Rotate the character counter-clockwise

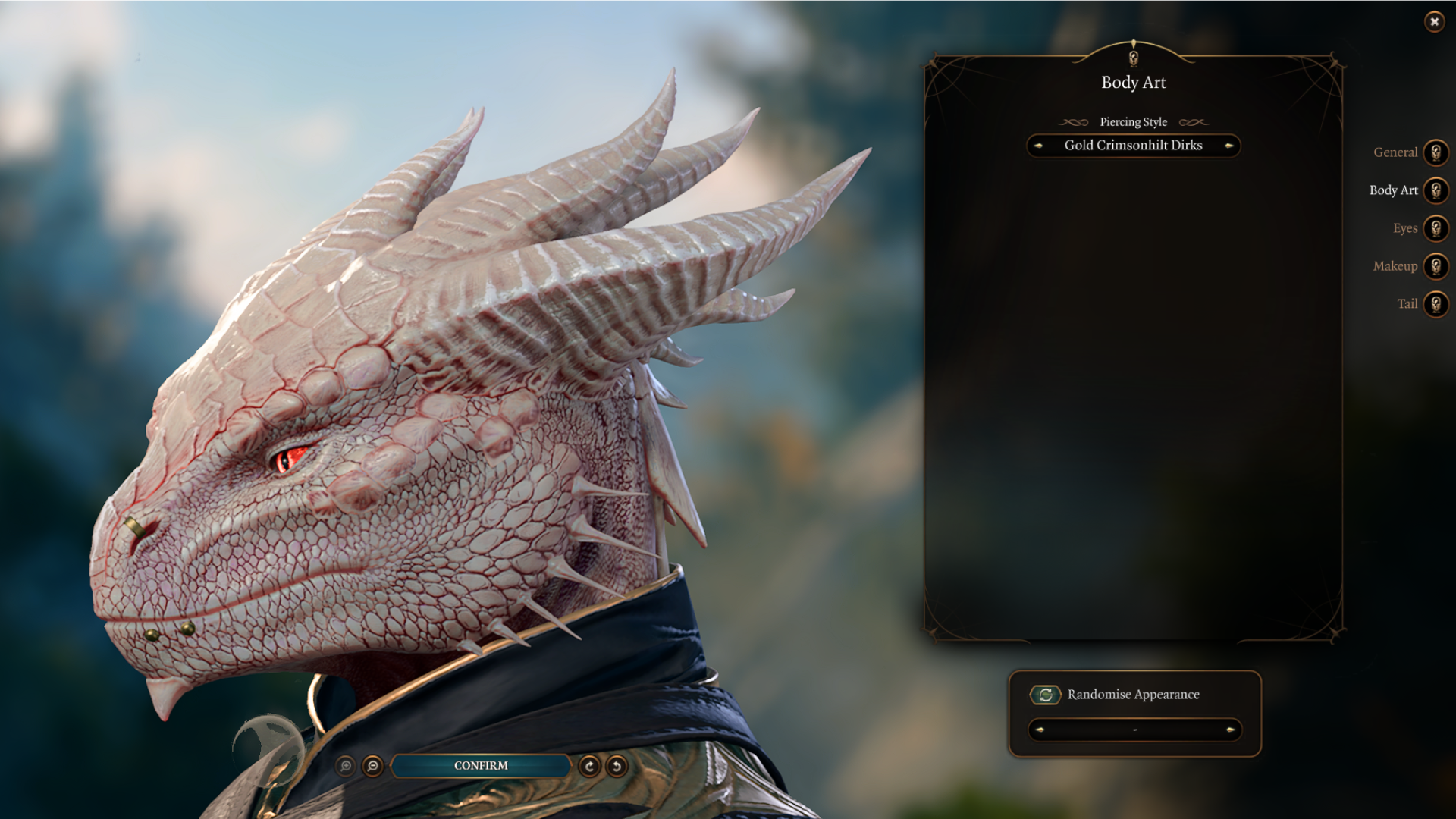tap(617, 766)
